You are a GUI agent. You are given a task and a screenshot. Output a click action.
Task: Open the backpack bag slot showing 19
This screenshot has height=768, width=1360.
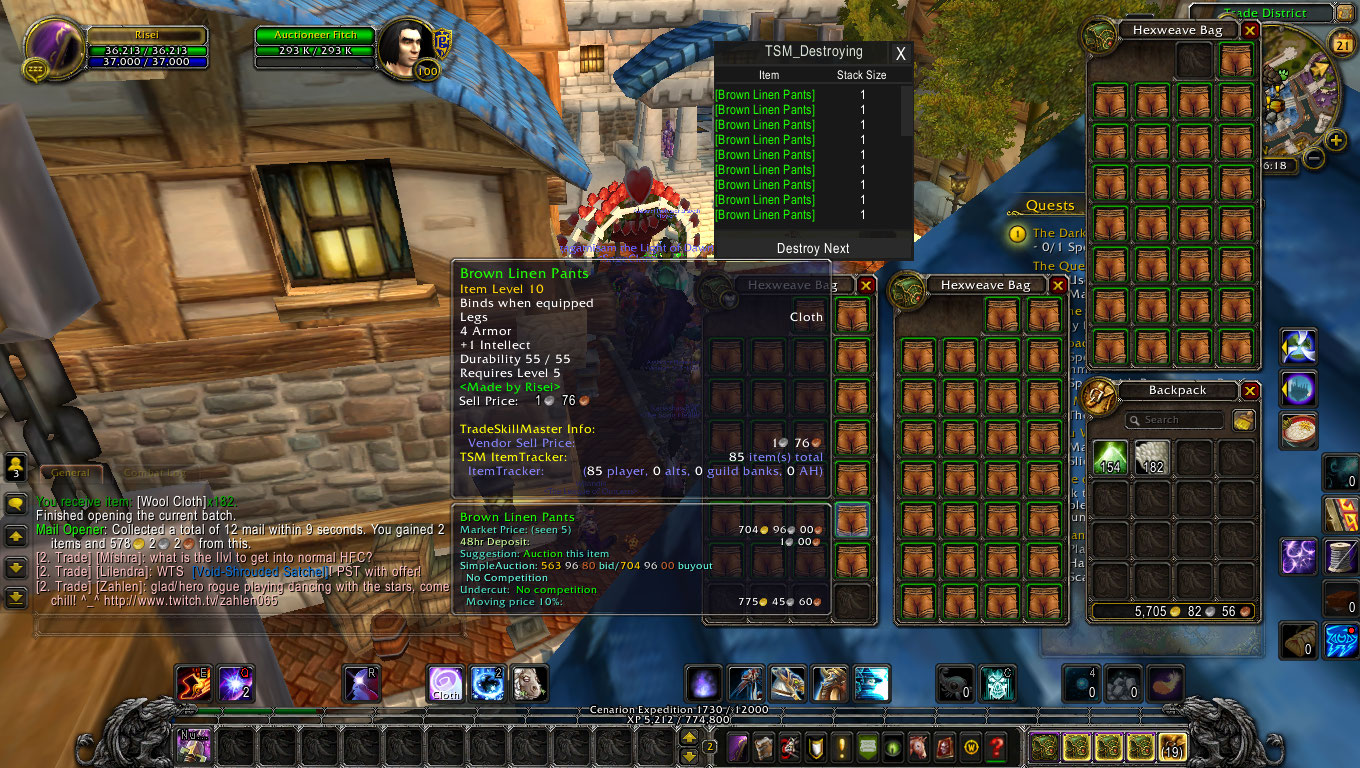click(x=1172, y=746)
